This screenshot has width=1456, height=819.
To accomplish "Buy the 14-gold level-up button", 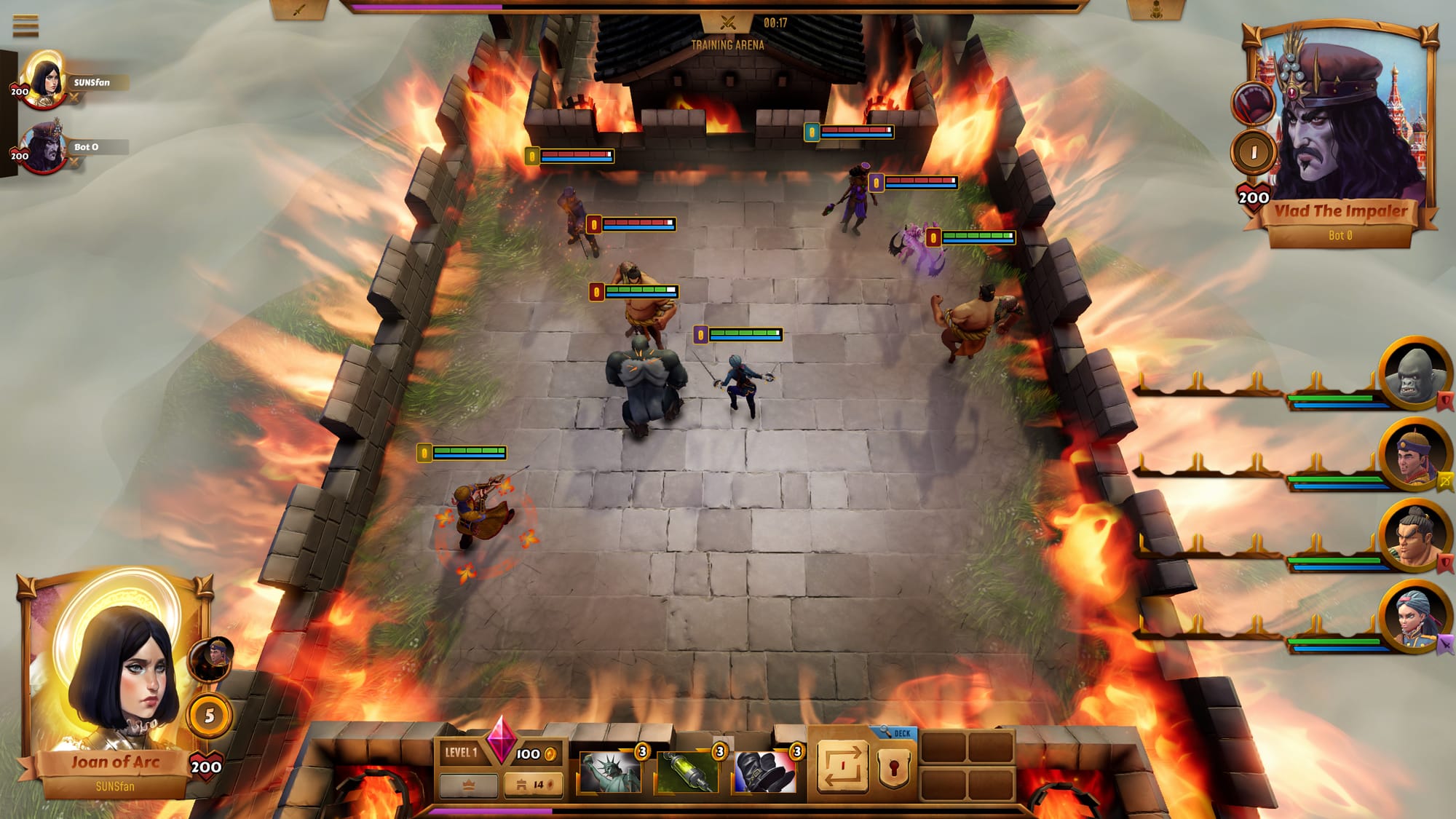I will pos(533,785).
